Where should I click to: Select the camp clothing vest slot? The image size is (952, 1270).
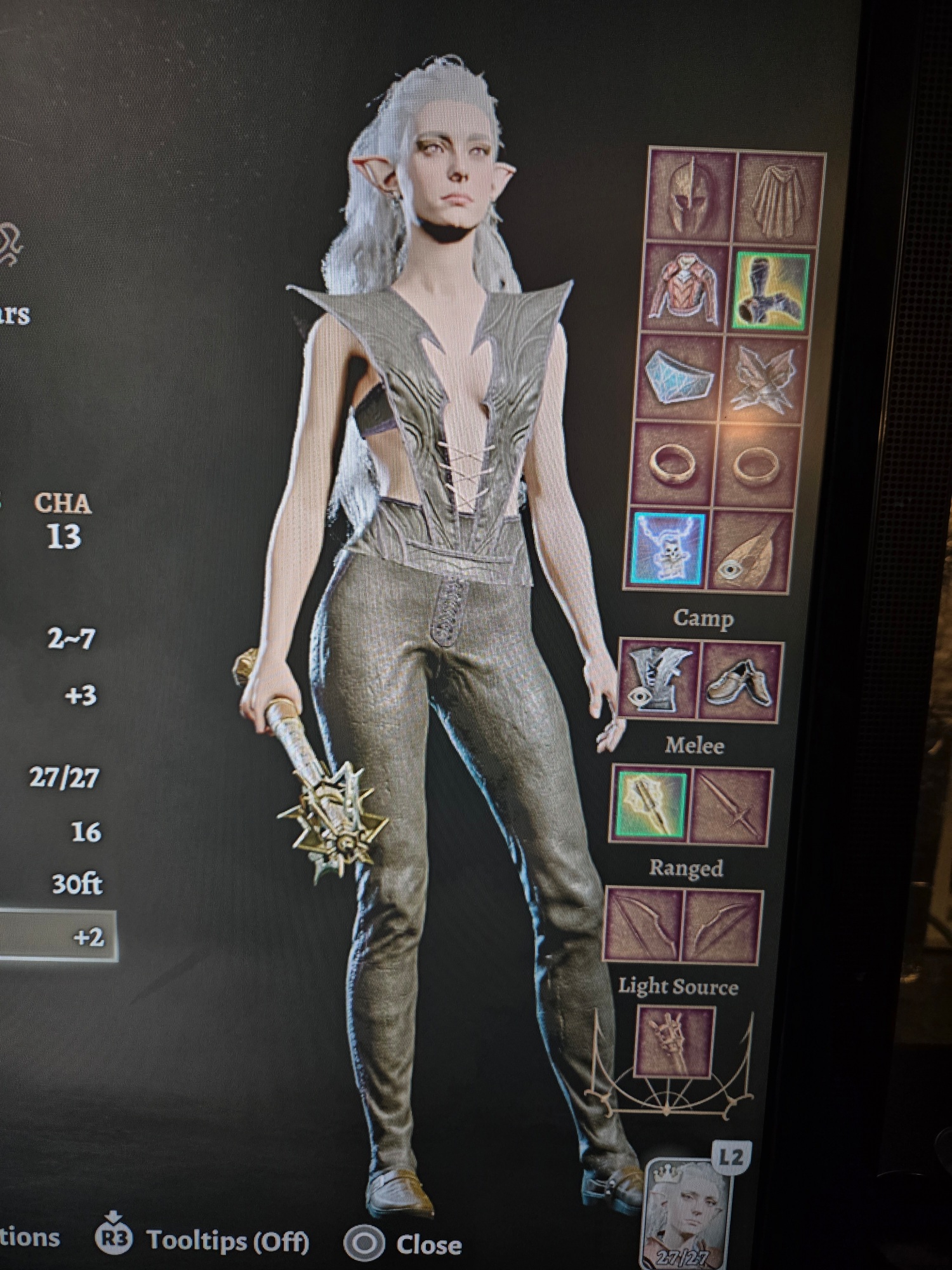658,679
